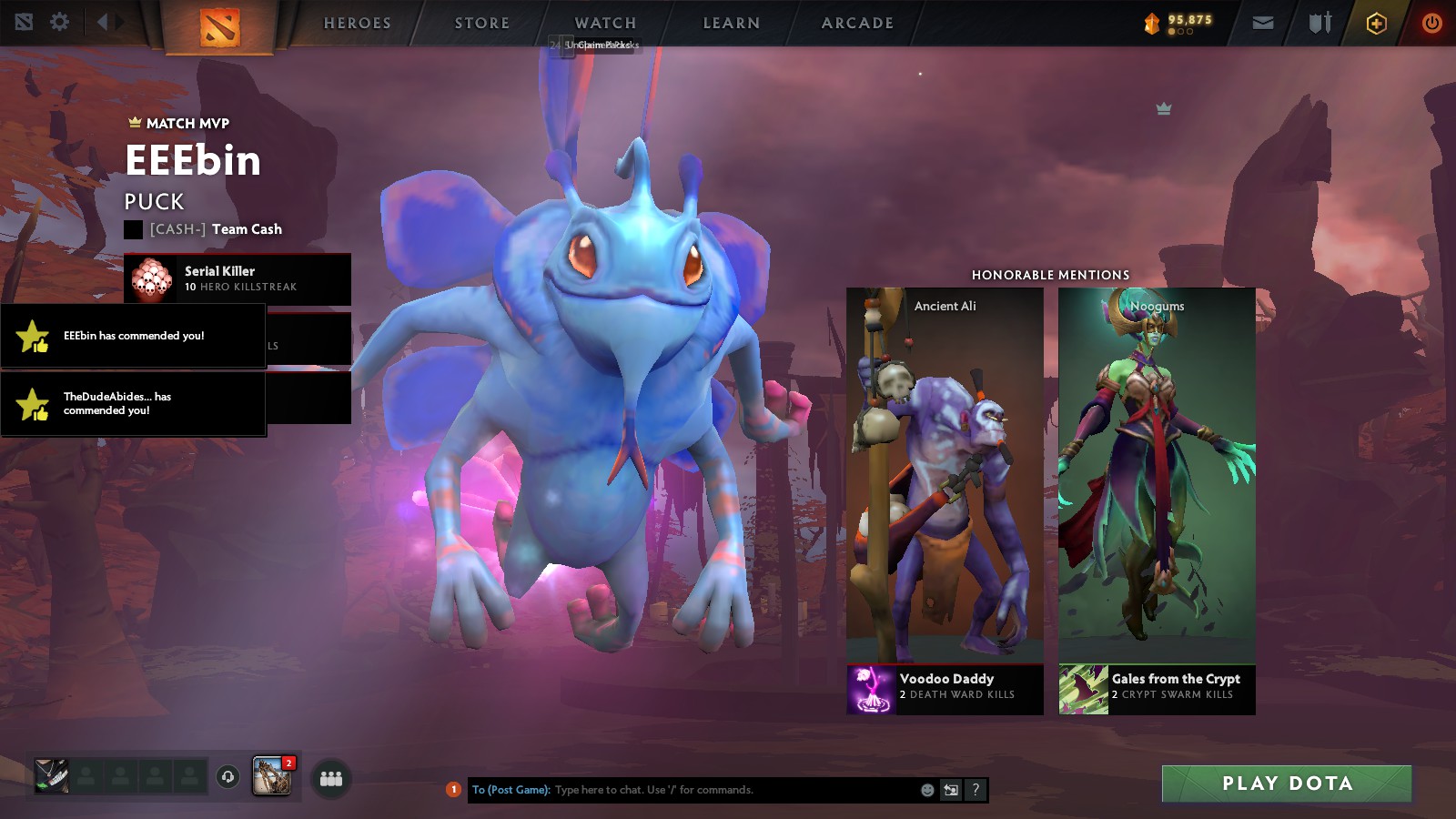Screen dimensions: 1456x819
Task: Click the PLAY DOTA button
Action: (1286, 784)
